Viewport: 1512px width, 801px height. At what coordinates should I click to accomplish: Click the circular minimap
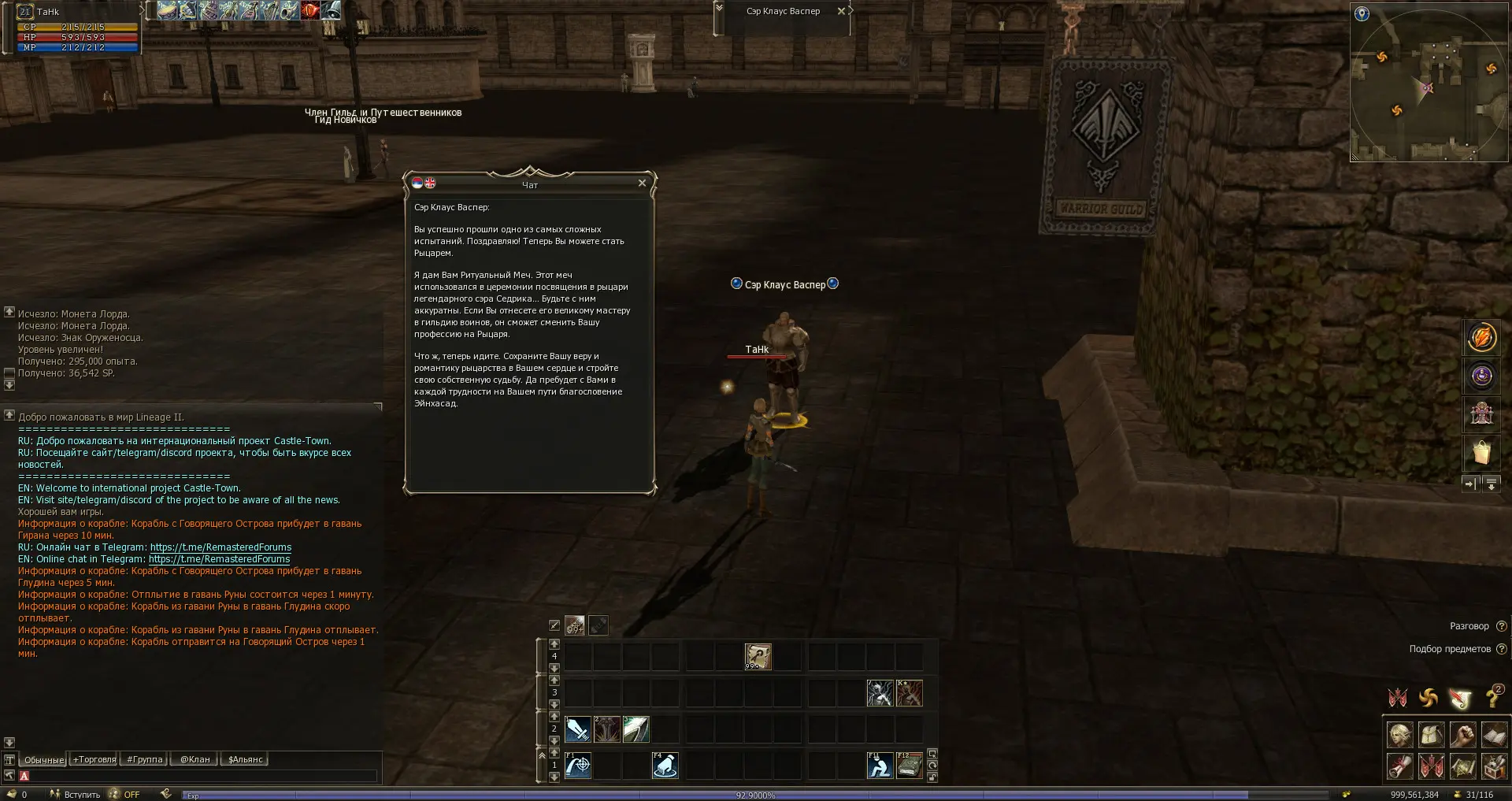coord(1429,83)
